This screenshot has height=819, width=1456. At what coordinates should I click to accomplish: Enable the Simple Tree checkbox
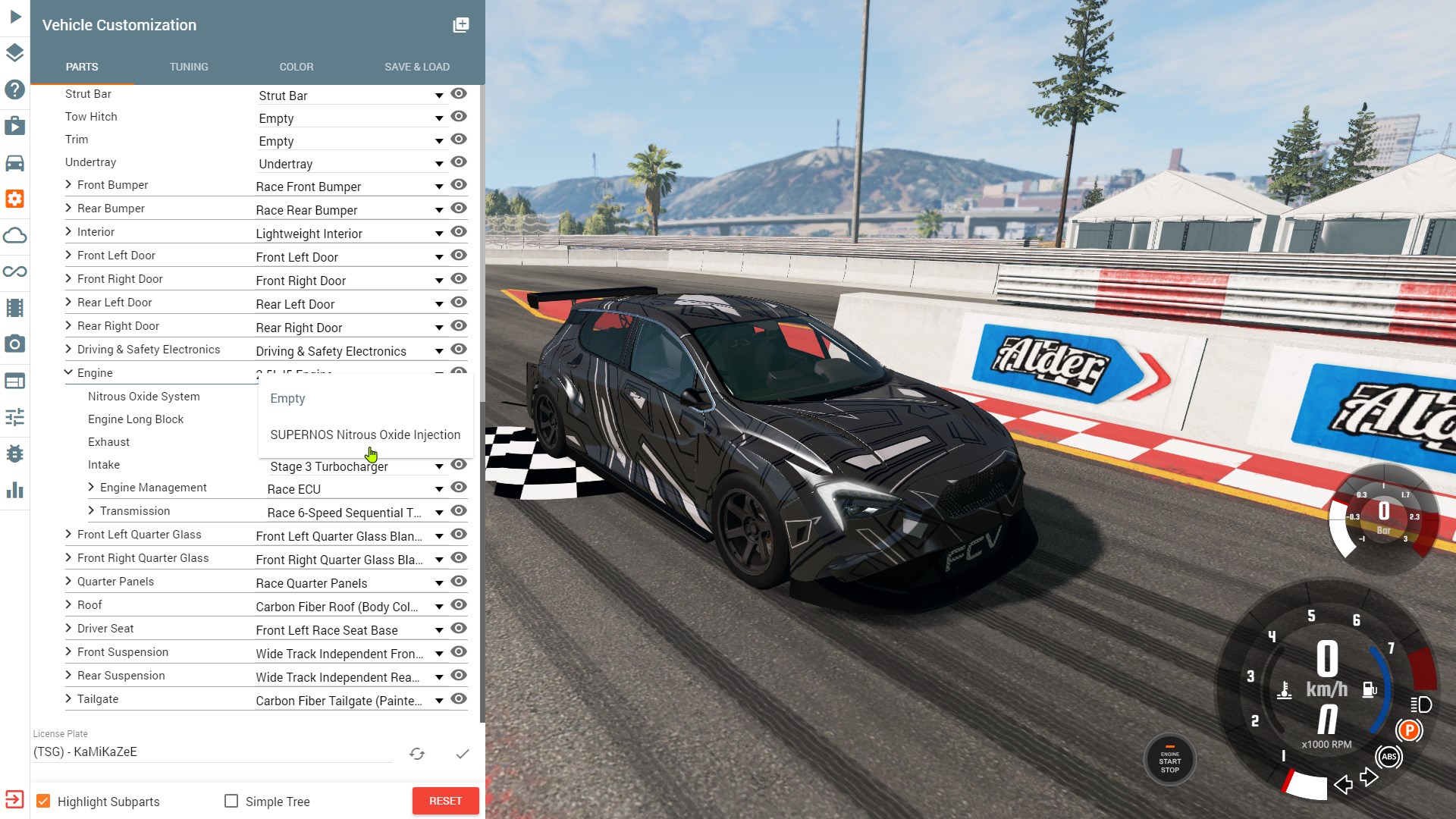(231, 801)
